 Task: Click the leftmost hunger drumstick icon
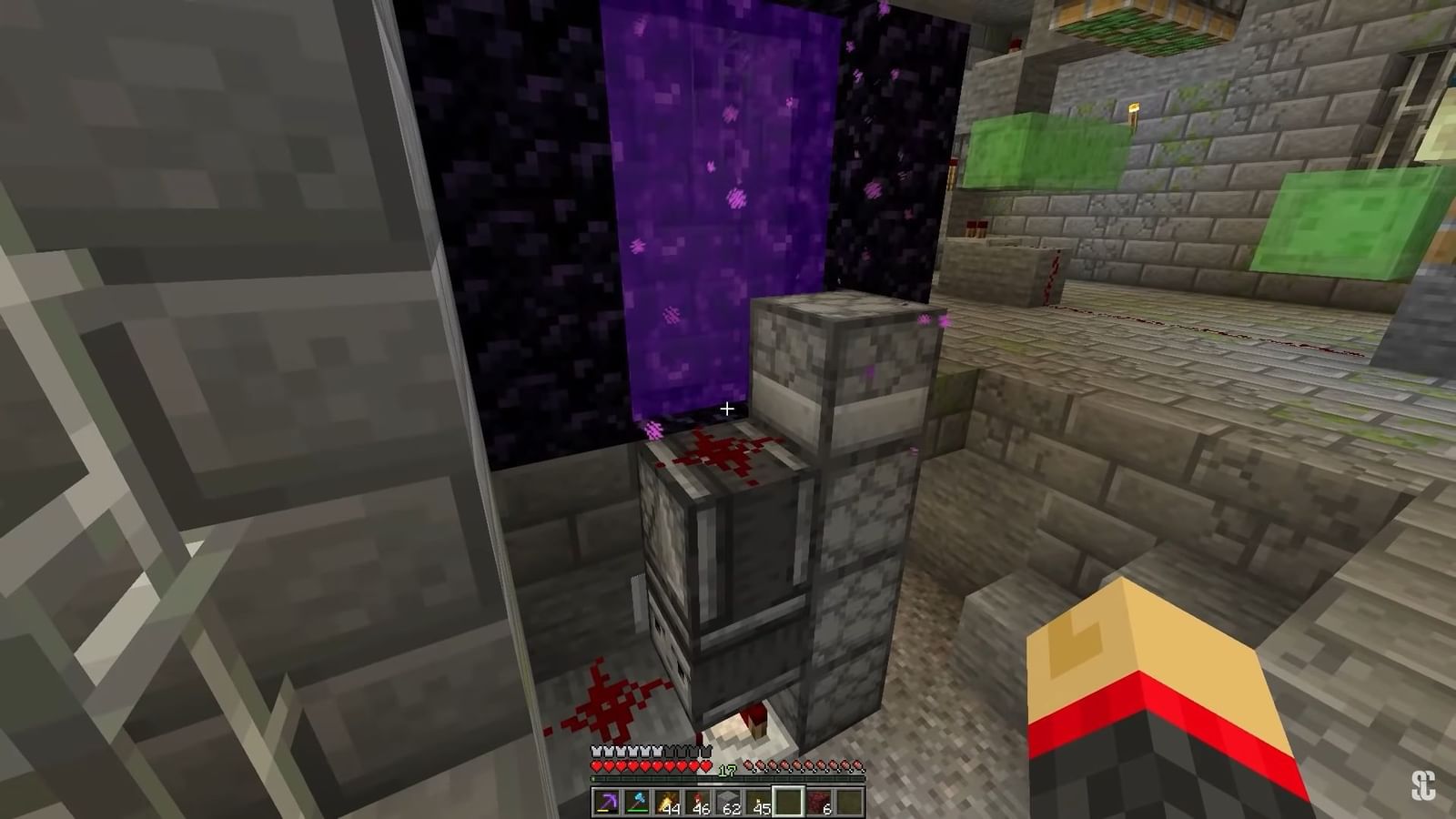pyautogui.click(x=748, y=765)
